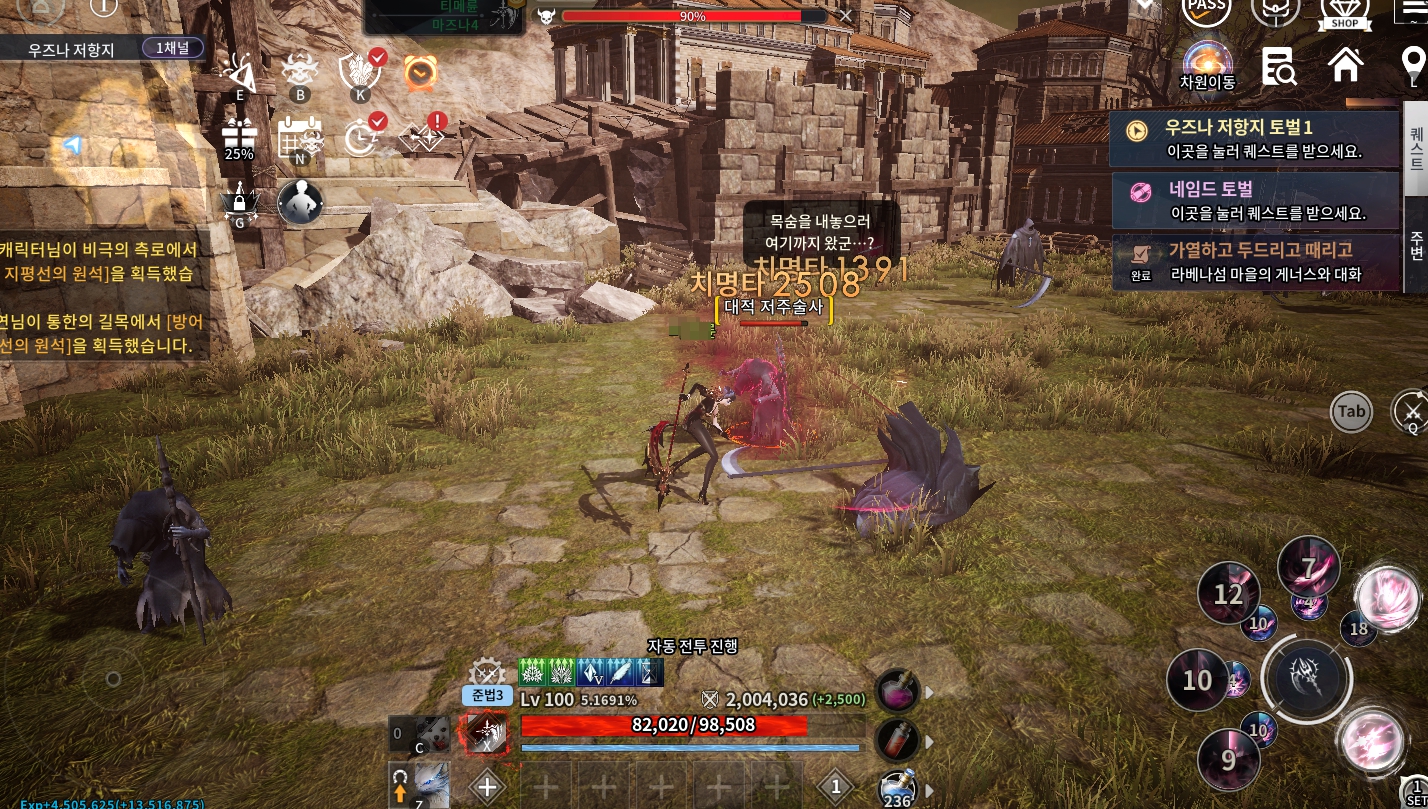Viewport: 1428px width, 809px height.
Task: Use the pink potion quick slot
Action: point(898,690)
